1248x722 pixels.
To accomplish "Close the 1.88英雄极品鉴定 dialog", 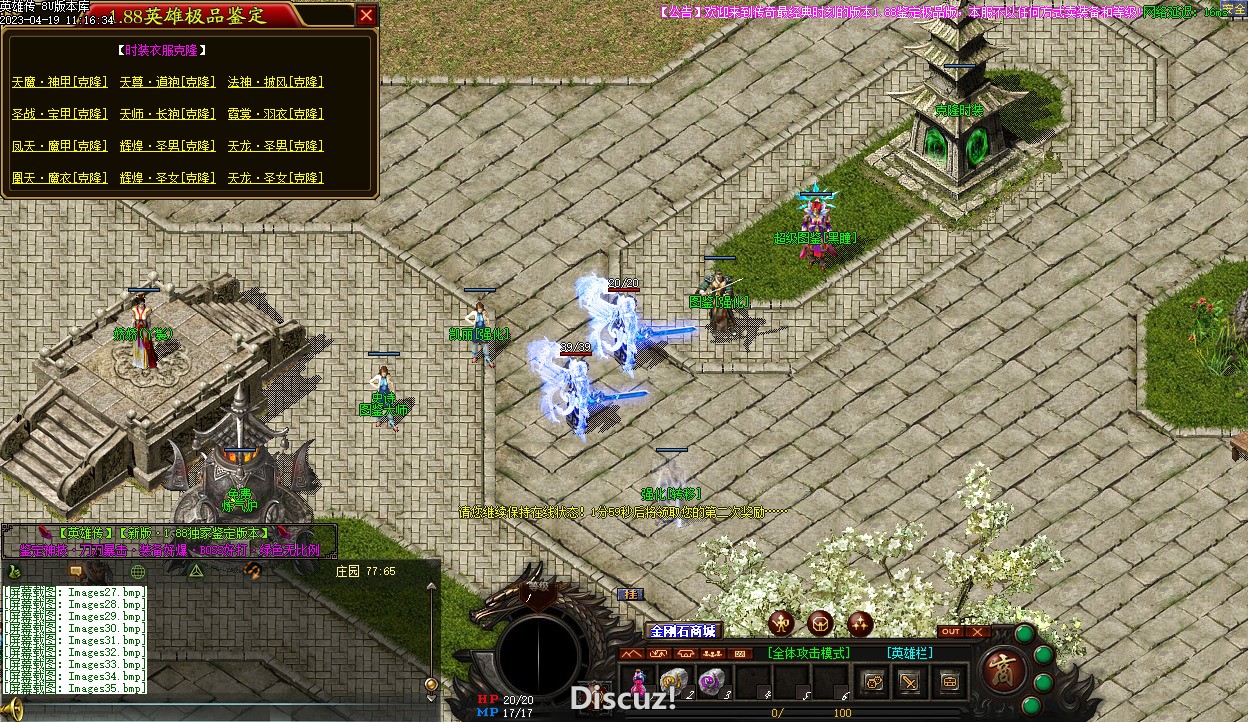I will click(367, 15).
